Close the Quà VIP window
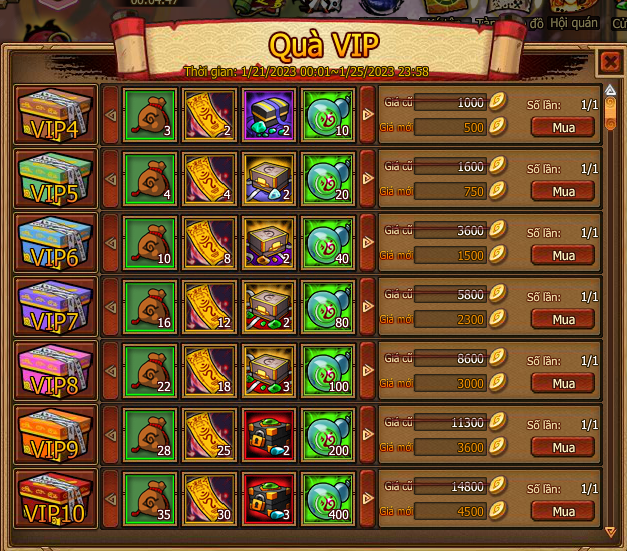The image size is (627, 551). 609,63
